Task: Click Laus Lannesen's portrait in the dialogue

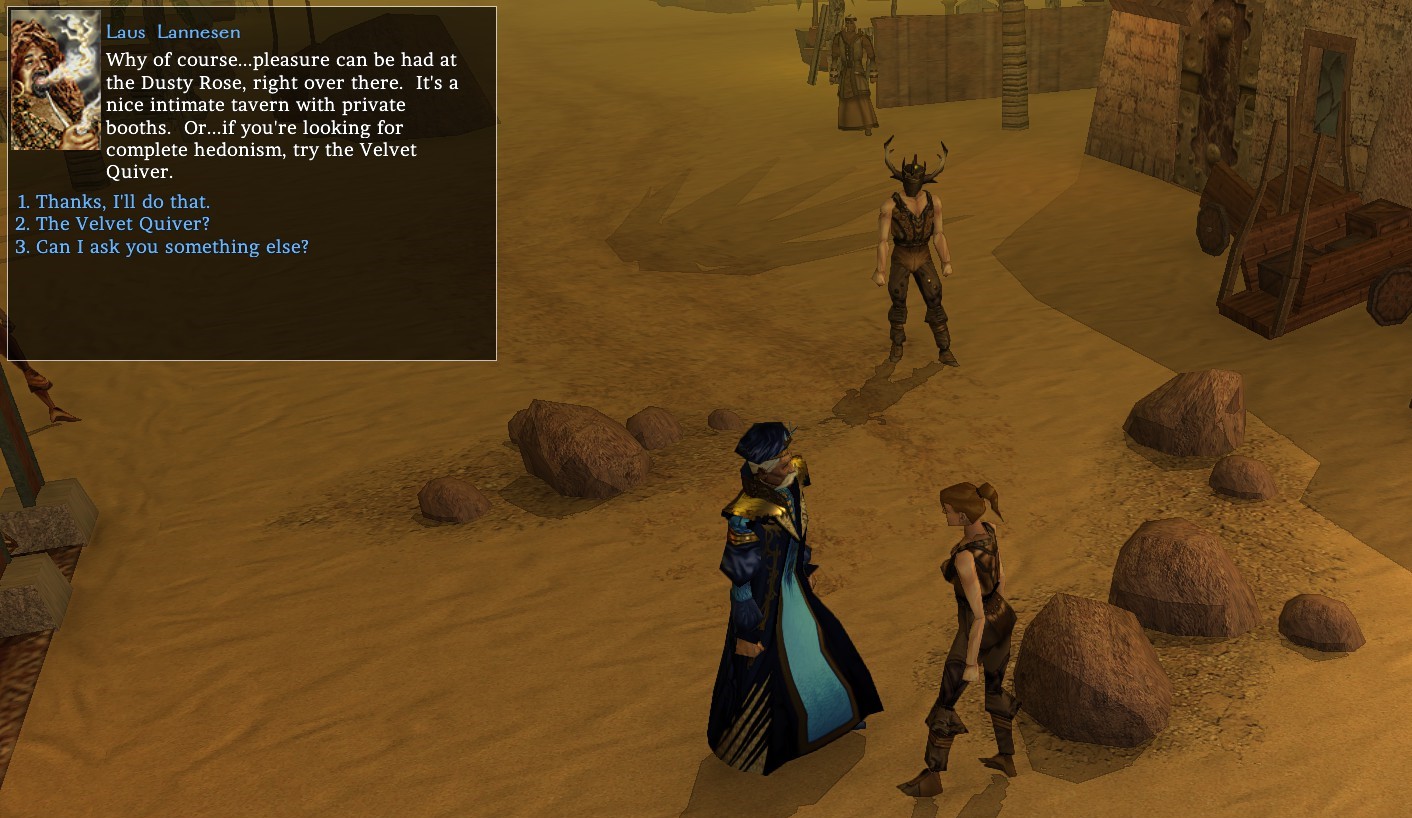Action: tap(55, 81)
